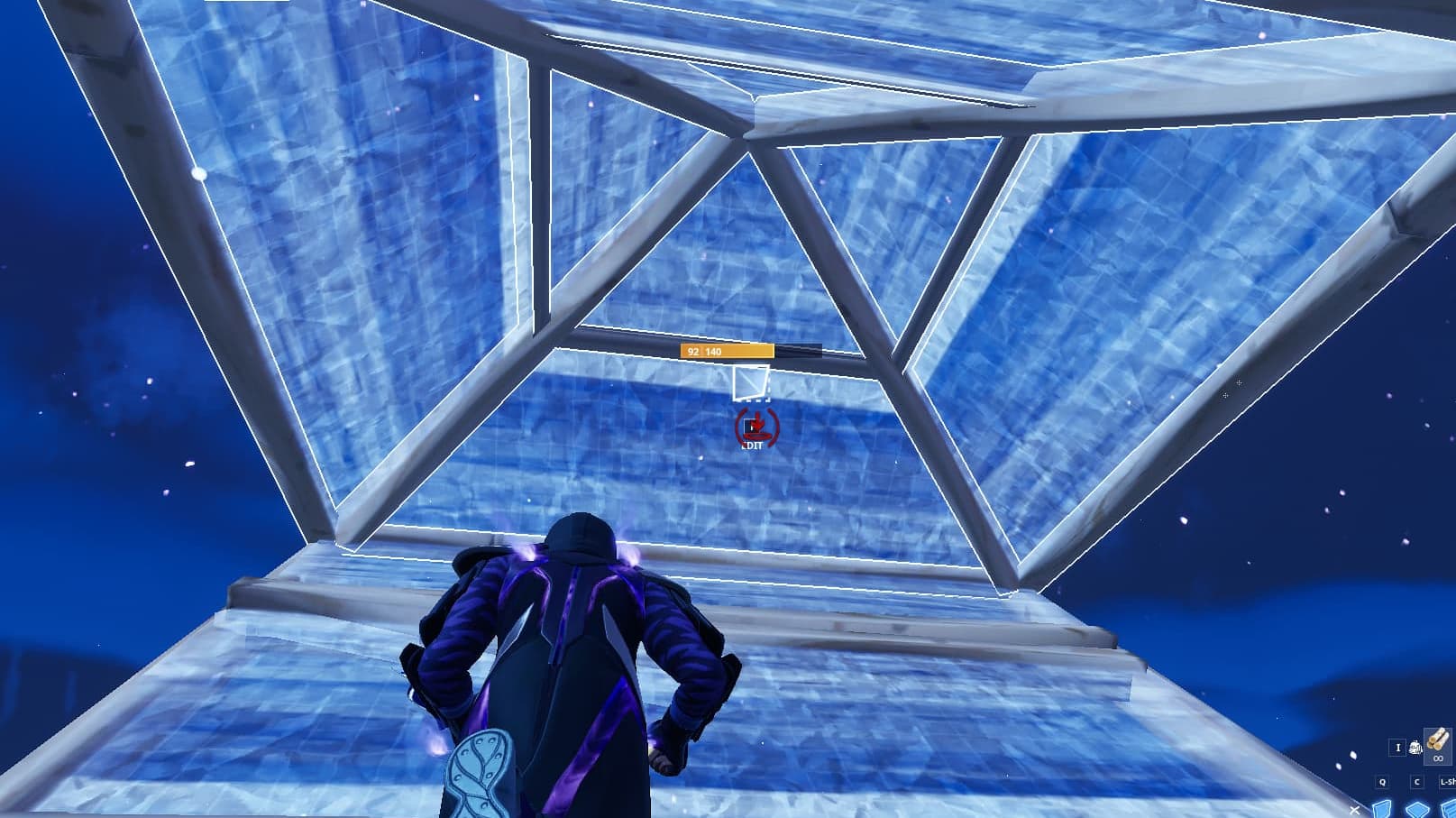Click the 00 count label under the wood icon

pyautogui.click(x=1438, y=758)
